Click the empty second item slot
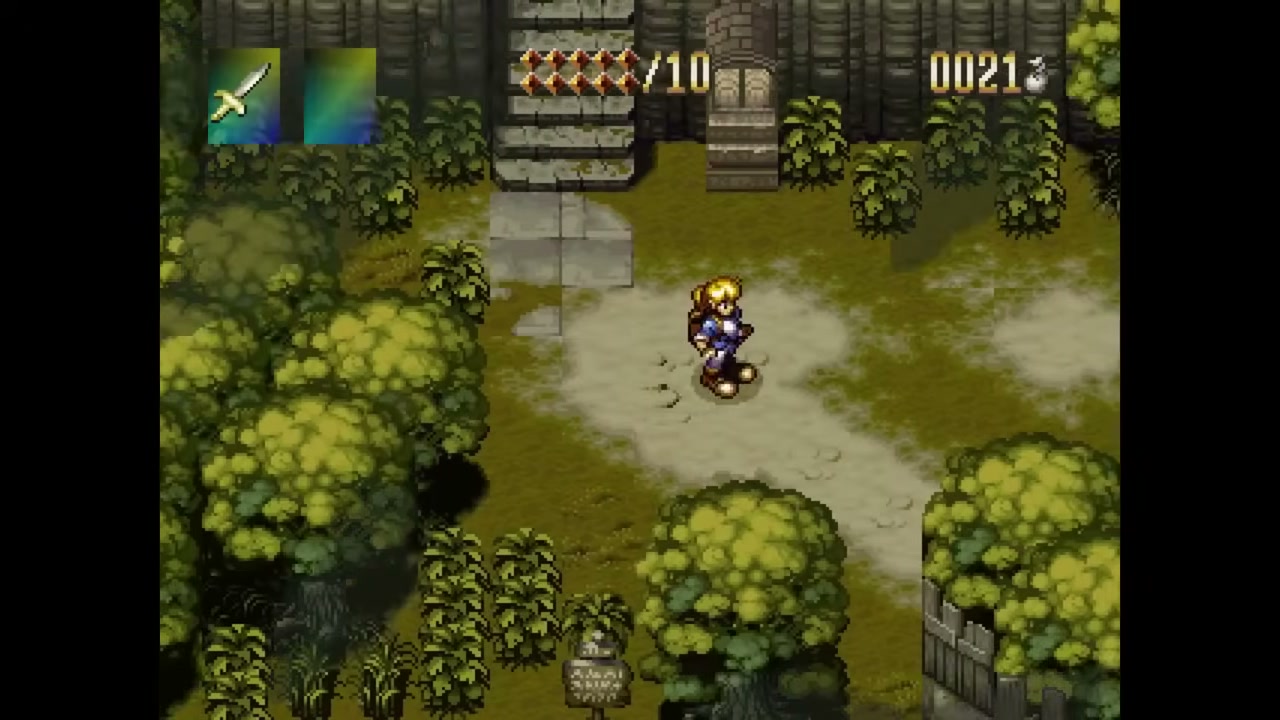Image resolution: width=1280 pixels, height=720 pixels. [x=338, y=95]
